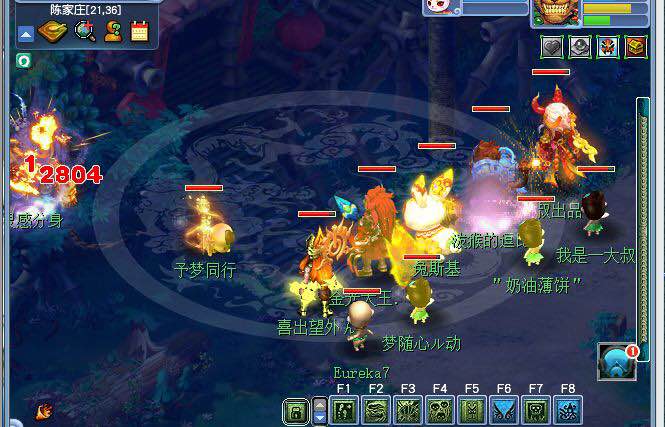Use the F2 hotbar skill
This screenshot has width=665, height=427.
pyautogui.click(x=376, y=410)
